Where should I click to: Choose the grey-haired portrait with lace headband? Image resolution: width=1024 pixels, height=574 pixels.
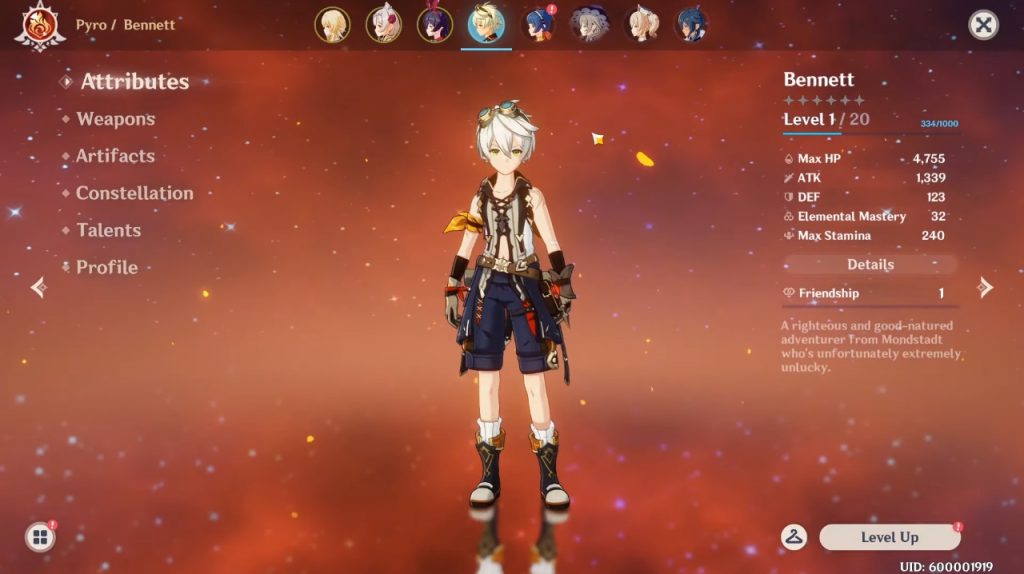pos(589,25)
